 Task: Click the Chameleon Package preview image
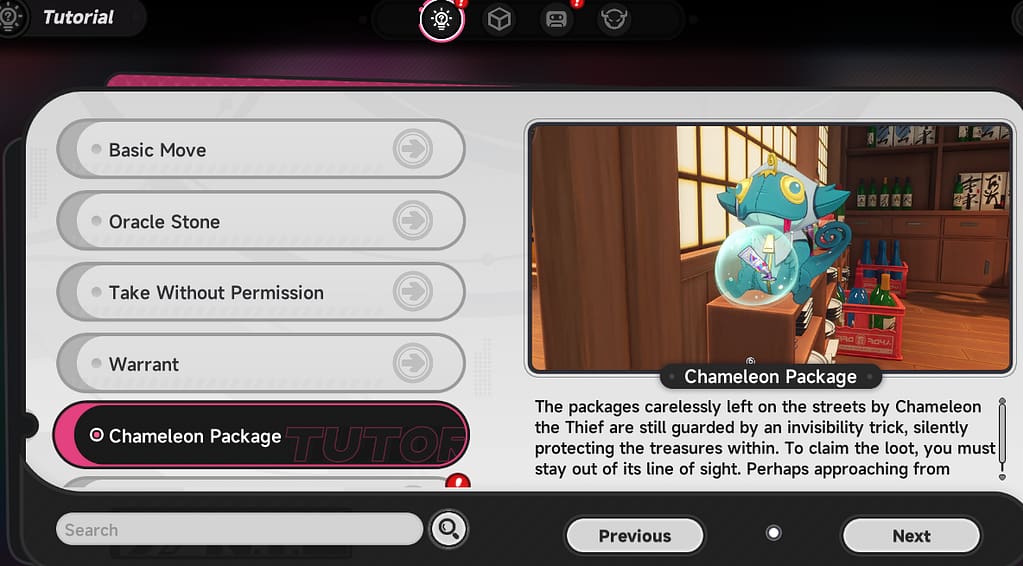(x=770, y=247)
